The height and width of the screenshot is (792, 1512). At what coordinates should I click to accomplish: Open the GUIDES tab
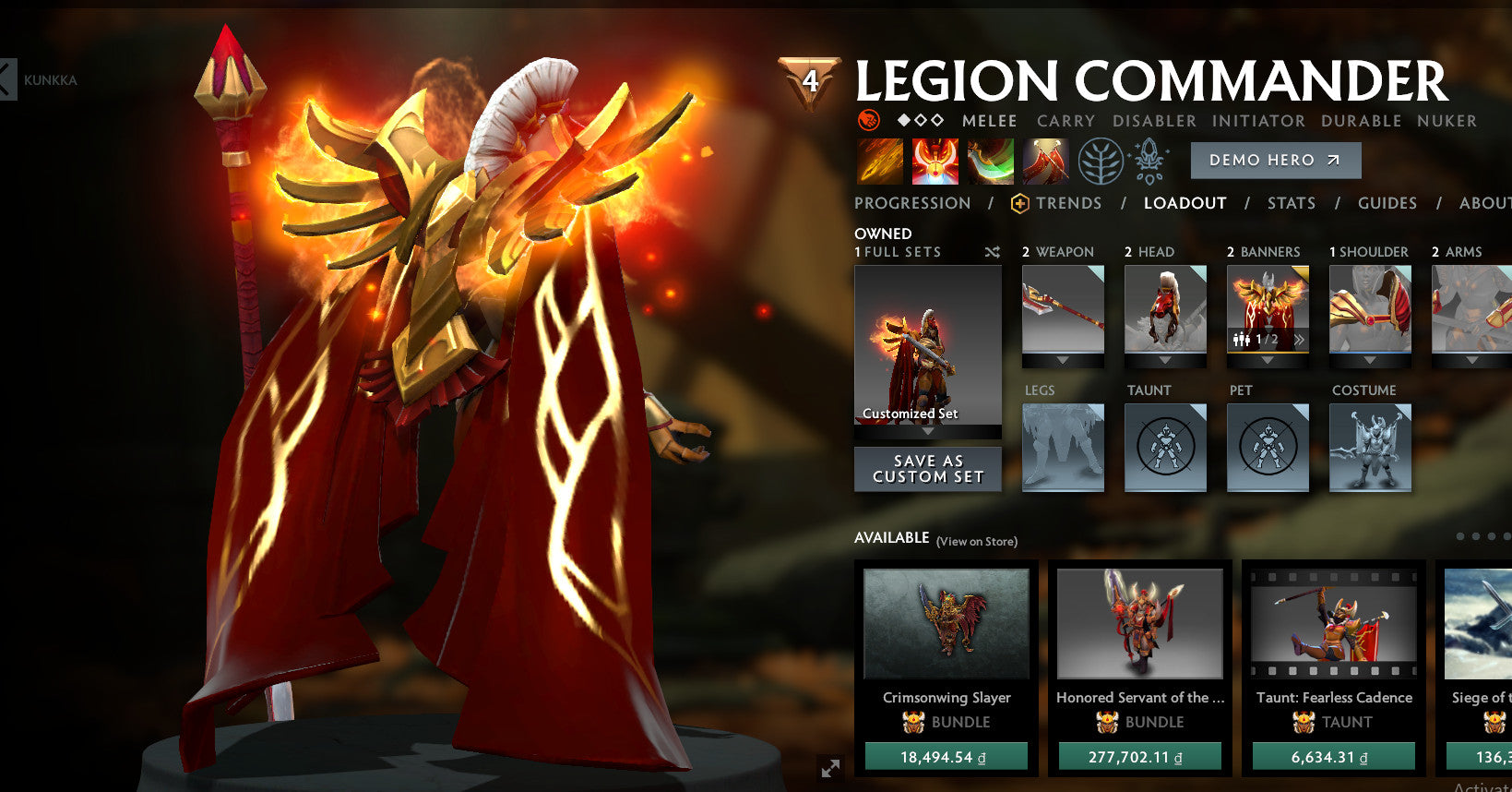click(1387, 203)
